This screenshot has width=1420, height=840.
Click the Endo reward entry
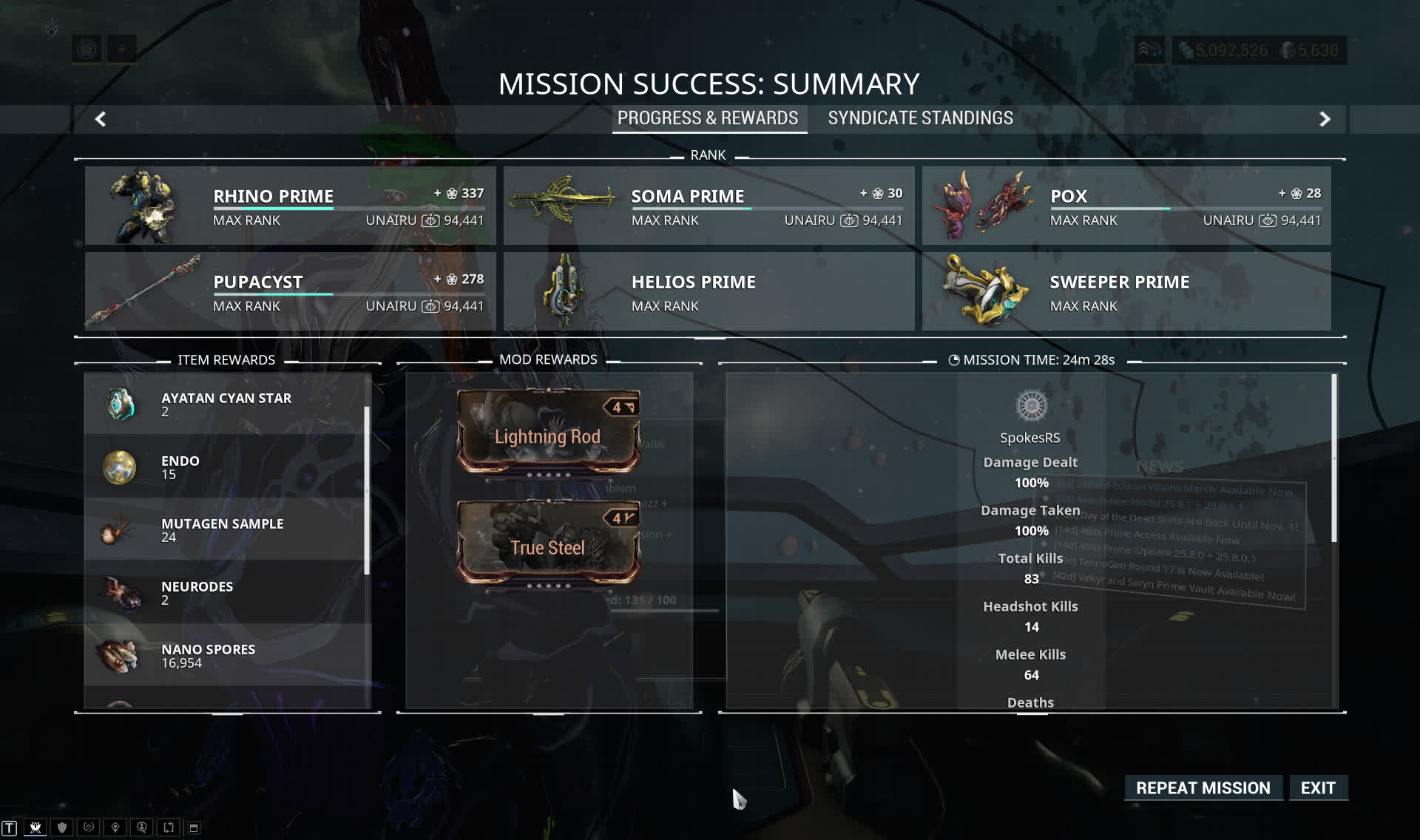pyautogui.click(x=226, y=467)
